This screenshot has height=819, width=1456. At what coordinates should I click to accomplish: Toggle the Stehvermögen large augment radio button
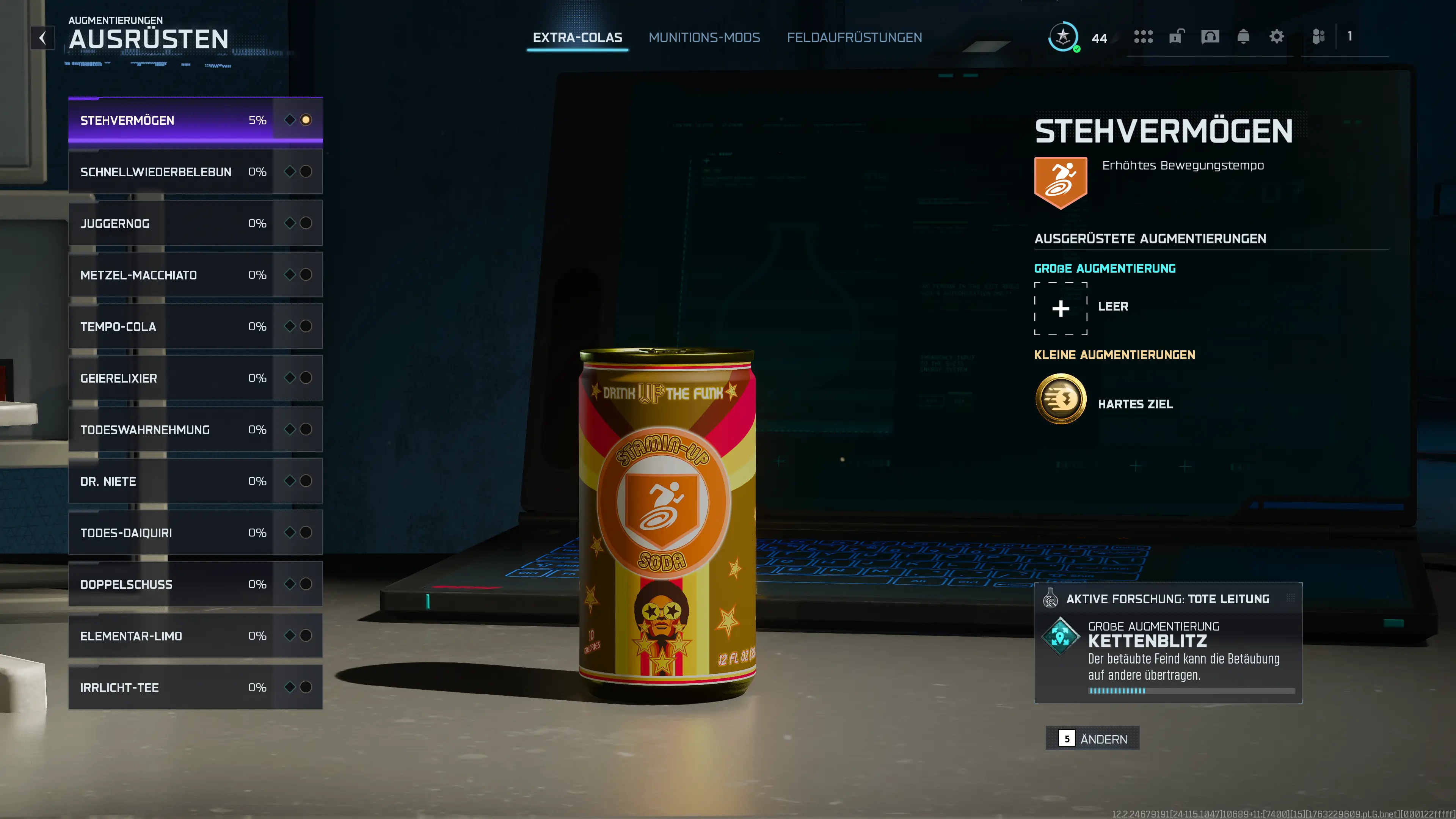coord(307,119)
